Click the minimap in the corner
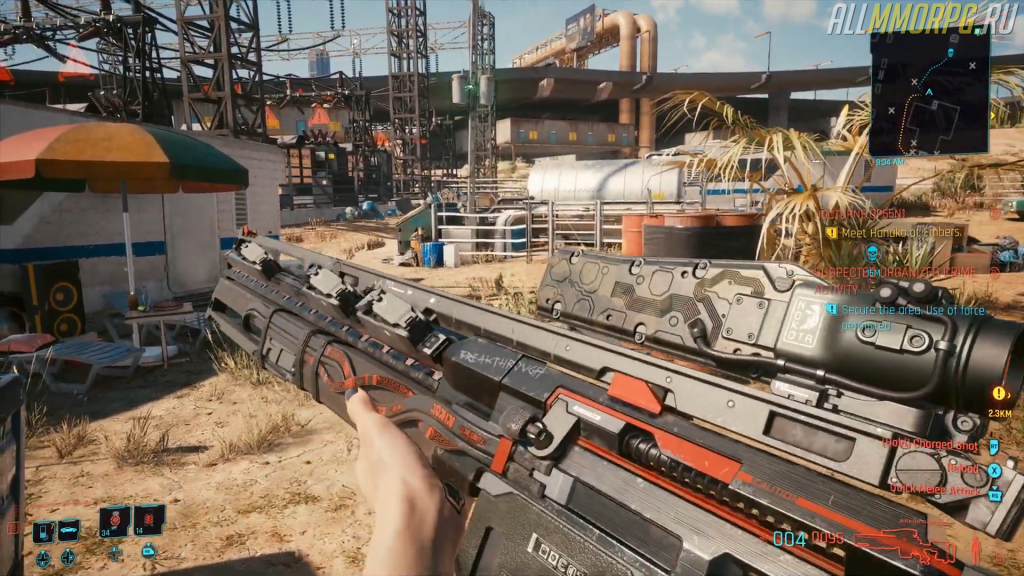Screen dimensions: 1024x576 [x=929, y=91]
